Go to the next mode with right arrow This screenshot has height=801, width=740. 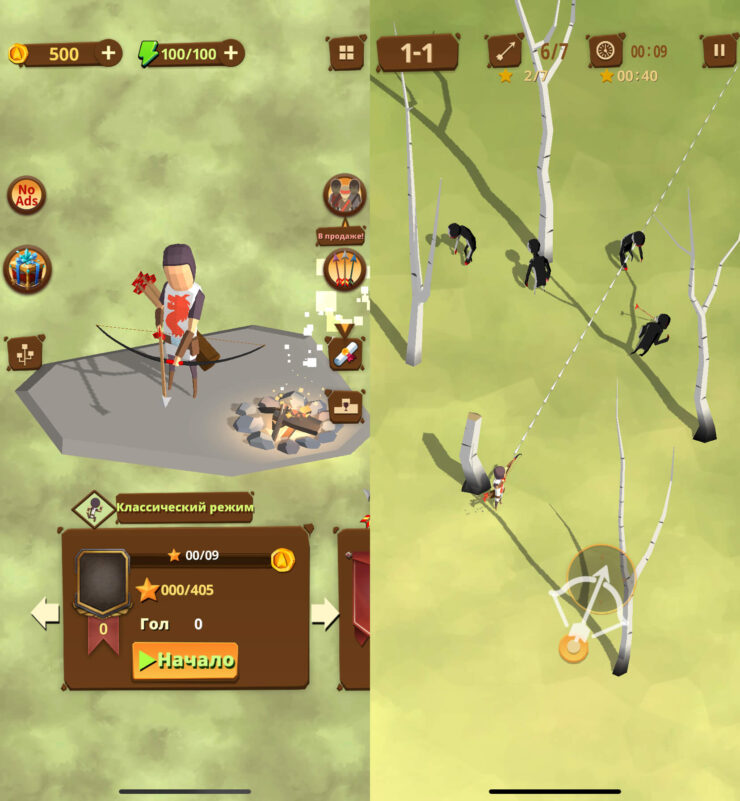coord(325,613)
